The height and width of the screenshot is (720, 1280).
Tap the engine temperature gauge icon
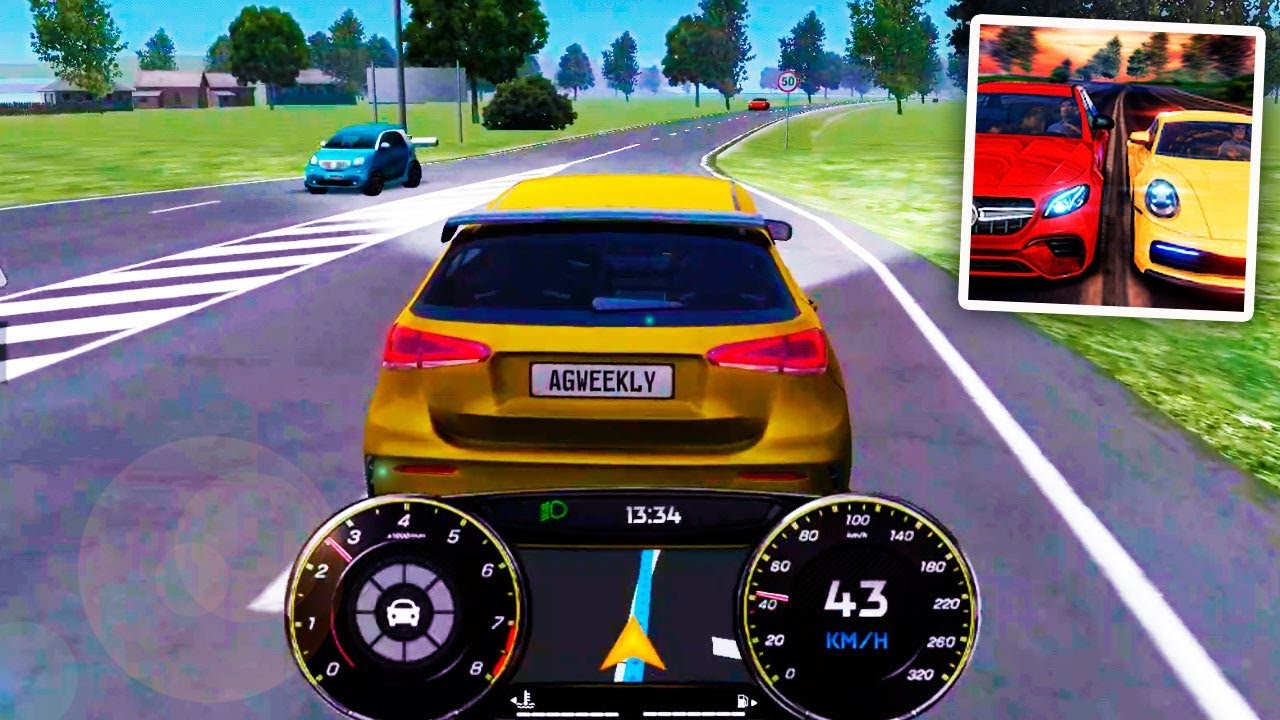(x=524, y=699)
